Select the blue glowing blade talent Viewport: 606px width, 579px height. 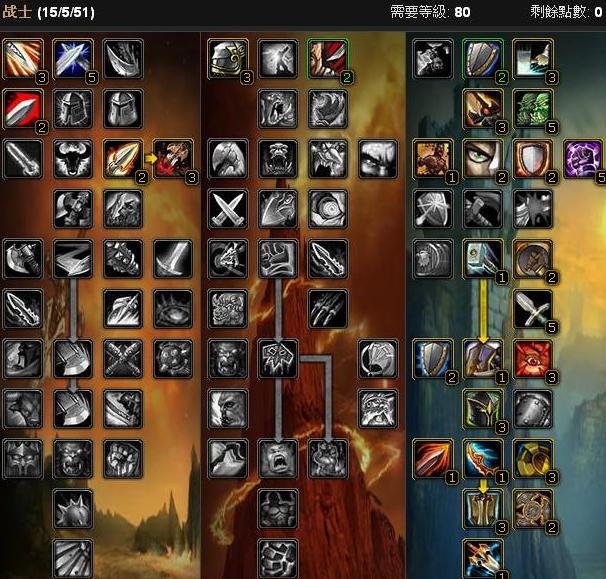[72, 59]
